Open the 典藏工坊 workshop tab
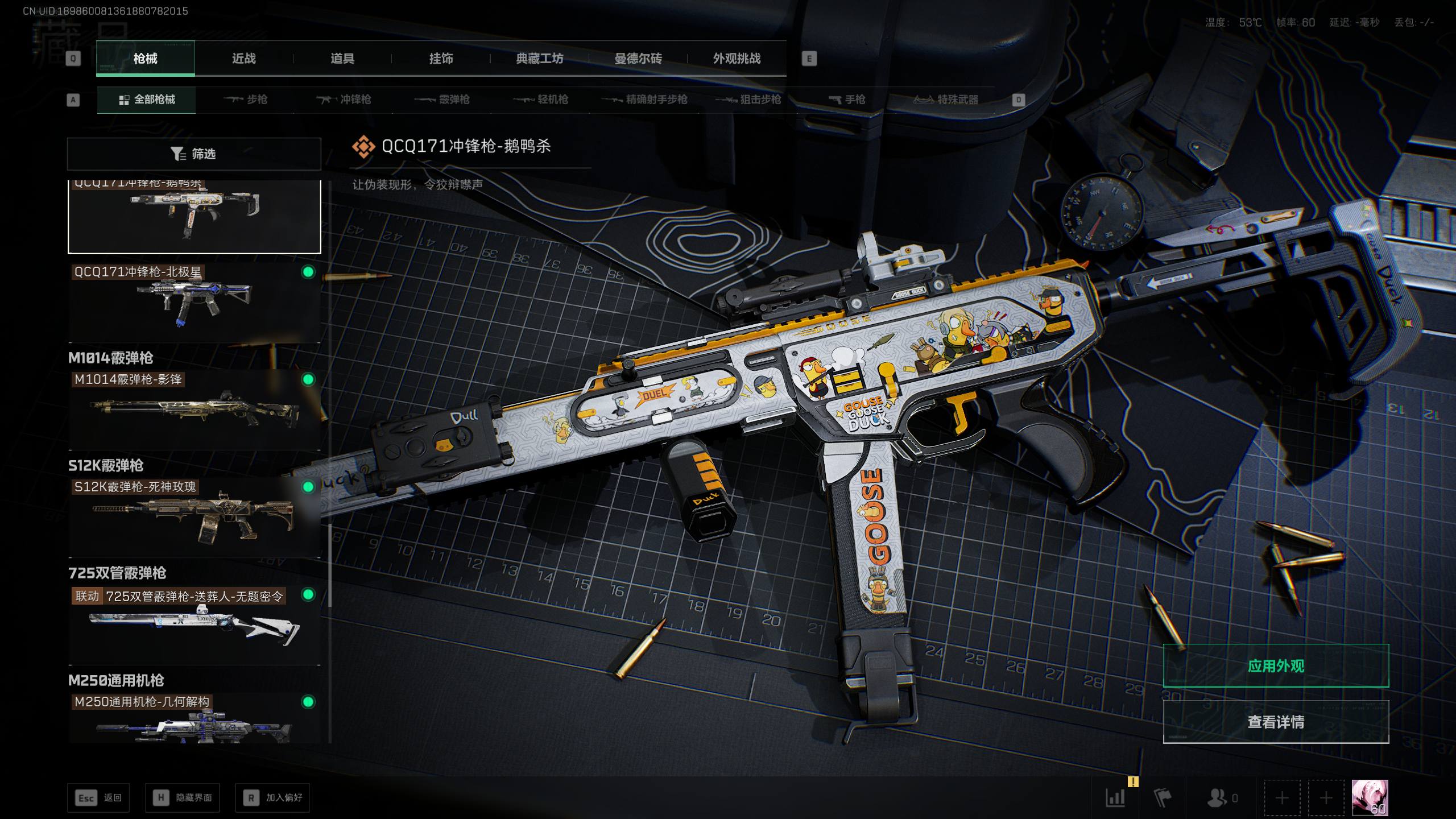 click(539, 59)
